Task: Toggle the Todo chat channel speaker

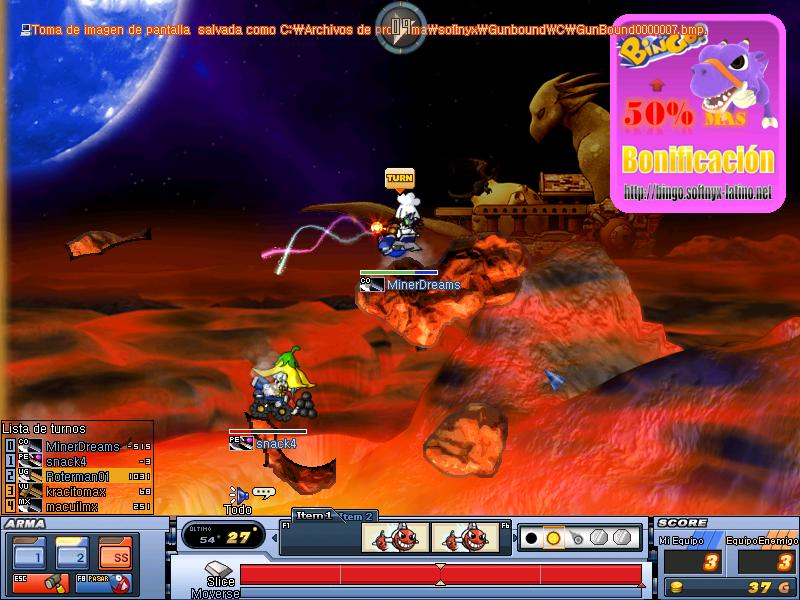Action: pyautogui.click(x=238, y=494)
